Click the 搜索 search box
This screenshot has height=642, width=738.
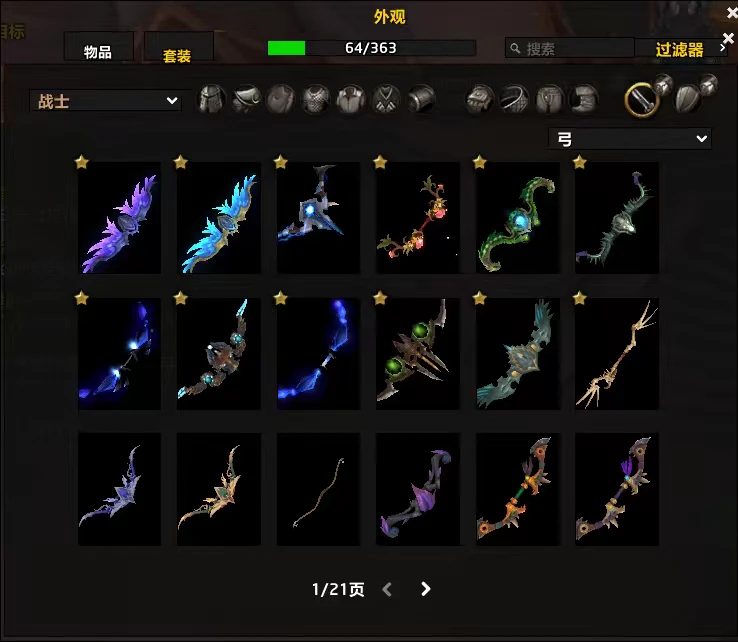[x=570, y=48]
